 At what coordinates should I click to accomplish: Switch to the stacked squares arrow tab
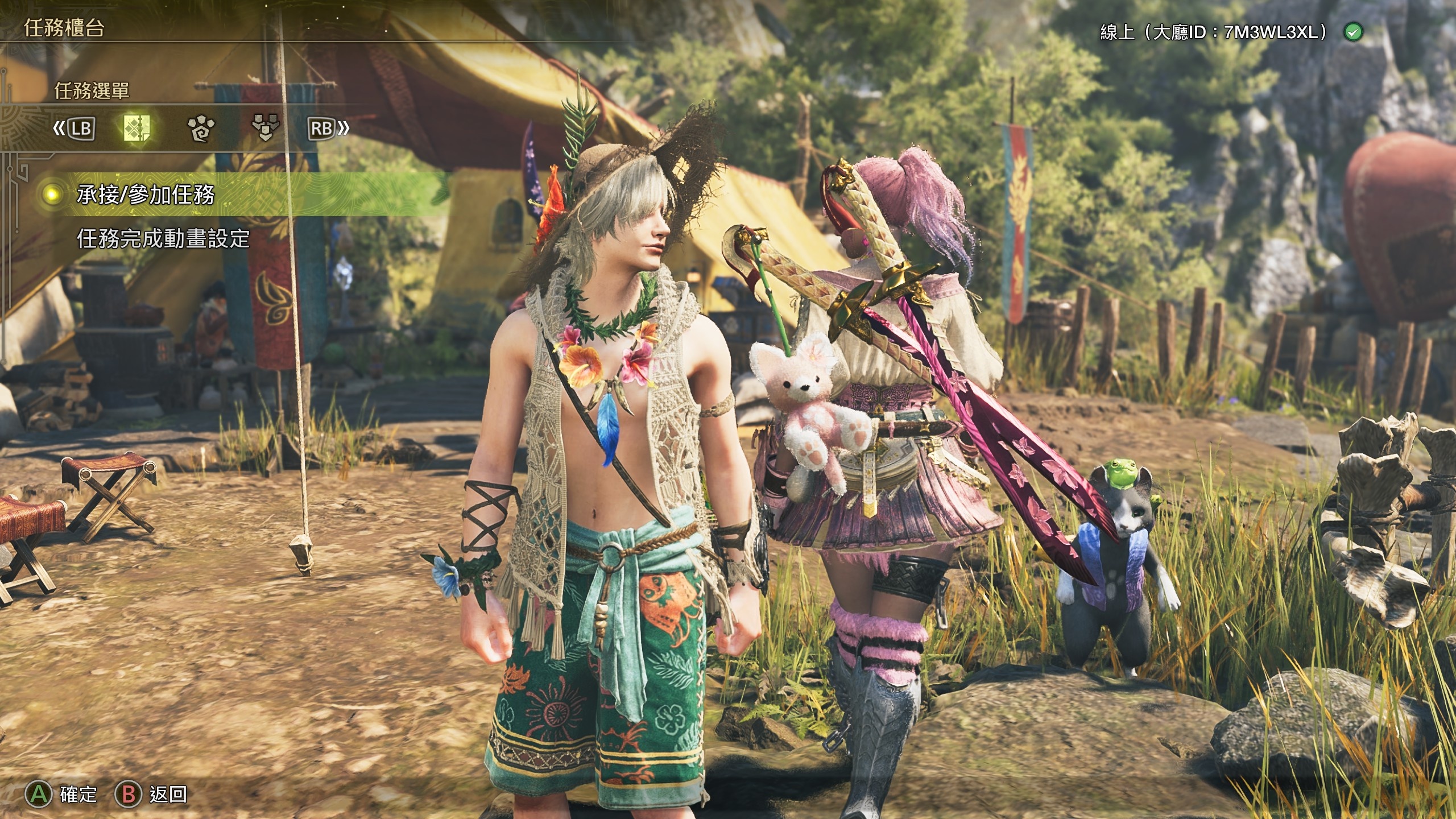click(265, 129)
